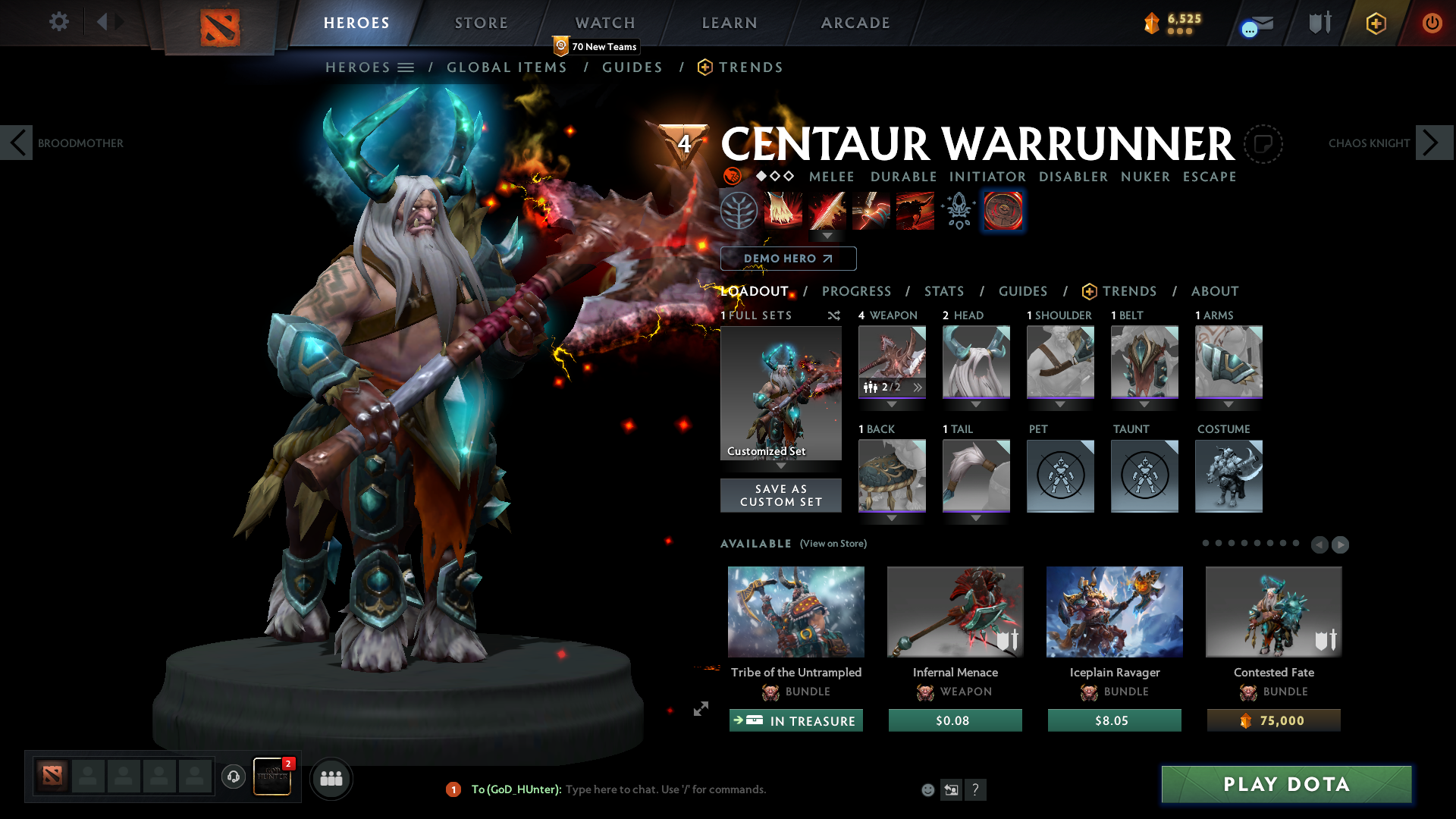Expand the weapon slot dropdown arrow
Image resolution: width=1456 pixels, height=819 pixels.
pos(892,406)
